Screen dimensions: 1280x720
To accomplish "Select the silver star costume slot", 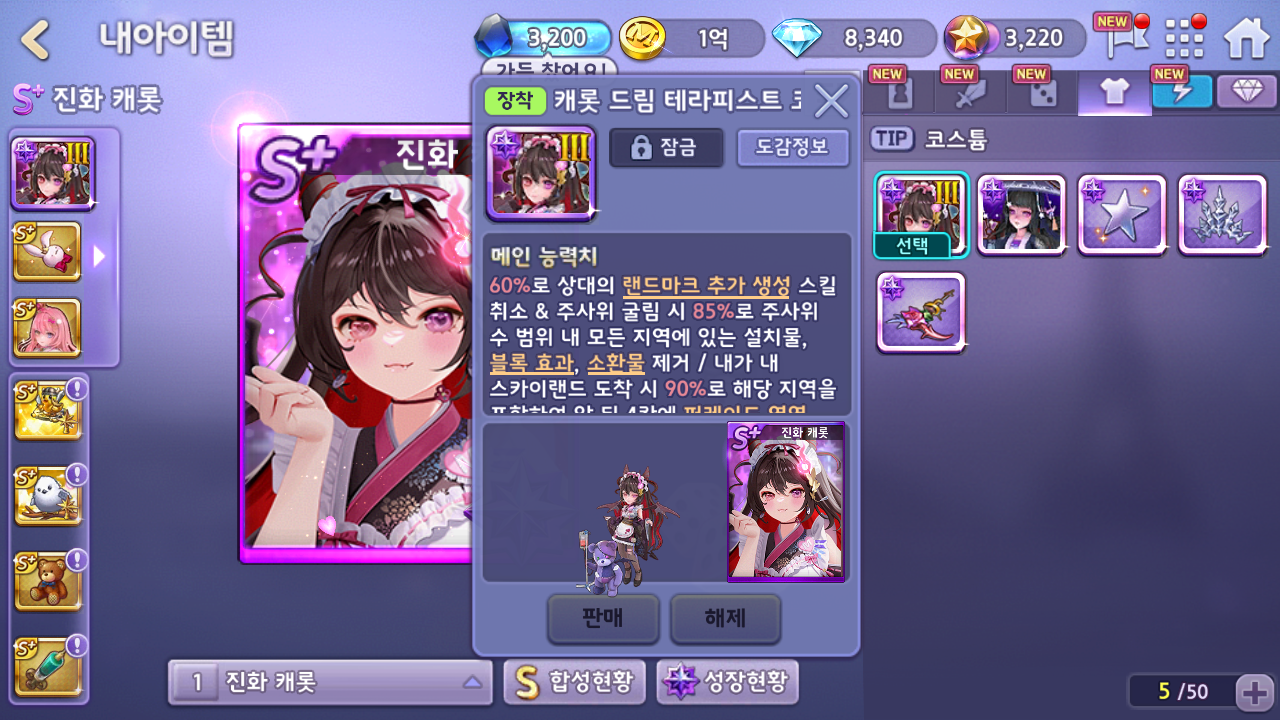I will (x=1122, y=215).
